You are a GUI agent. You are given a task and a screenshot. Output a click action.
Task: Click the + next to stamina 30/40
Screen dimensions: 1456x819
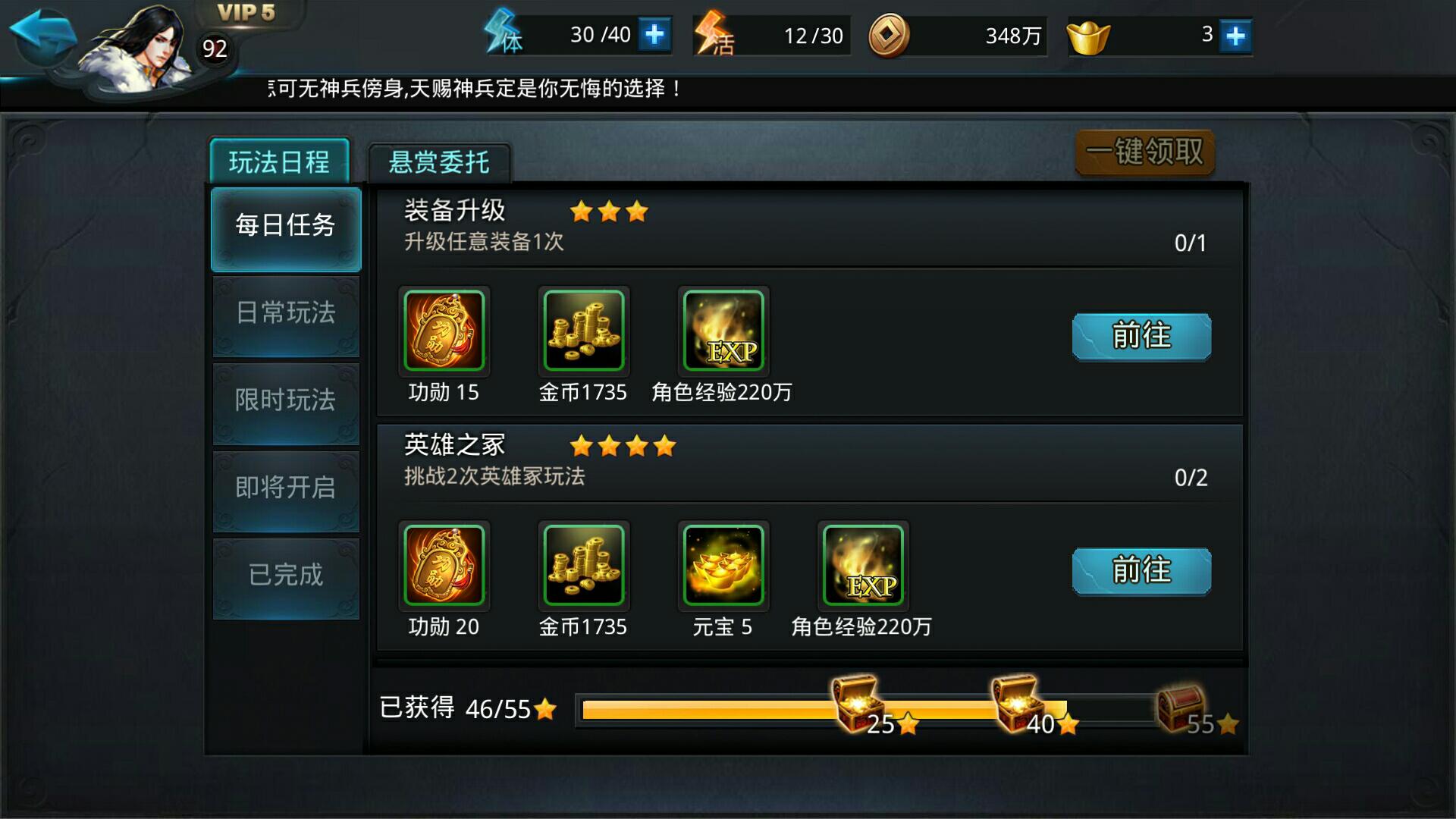coord(657,34)
